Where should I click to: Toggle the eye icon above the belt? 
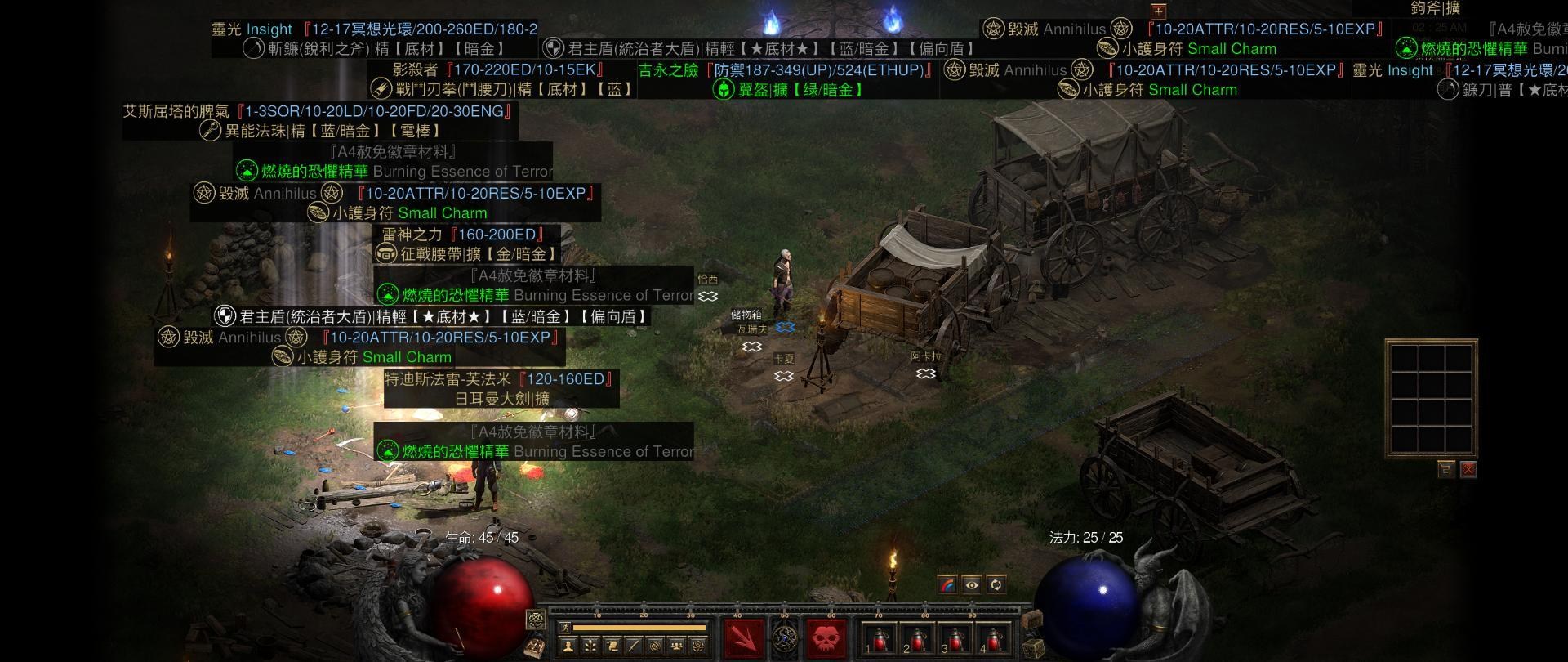[x=972, y=584]
